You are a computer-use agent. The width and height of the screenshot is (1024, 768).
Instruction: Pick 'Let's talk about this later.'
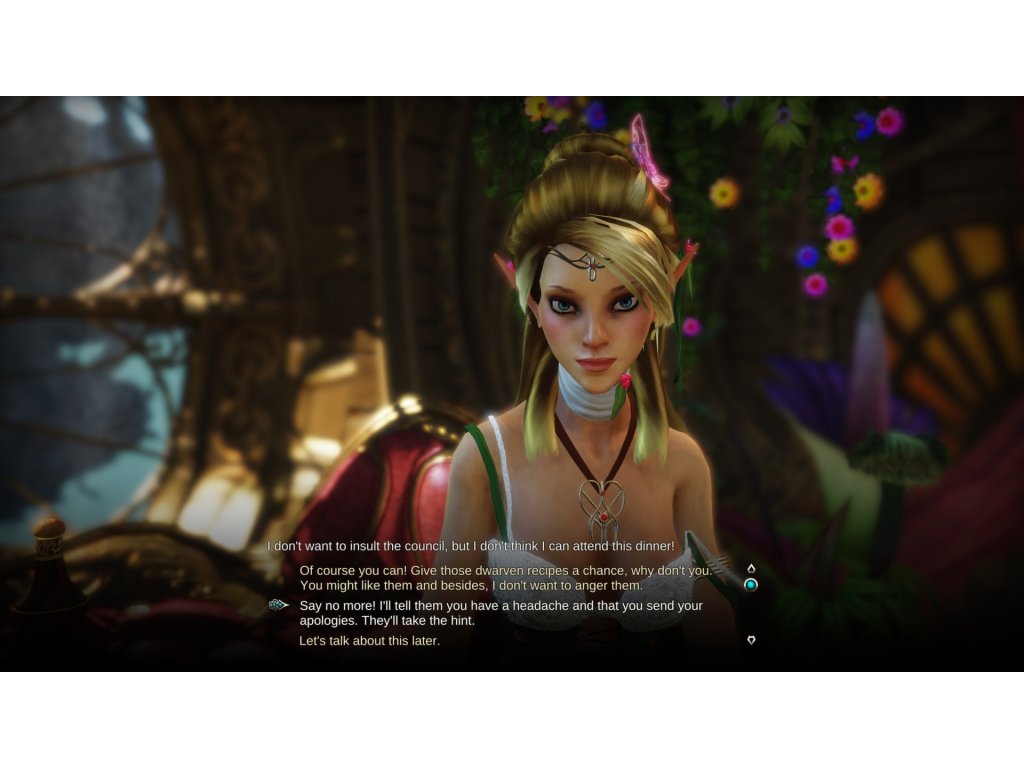pos(369,641)
